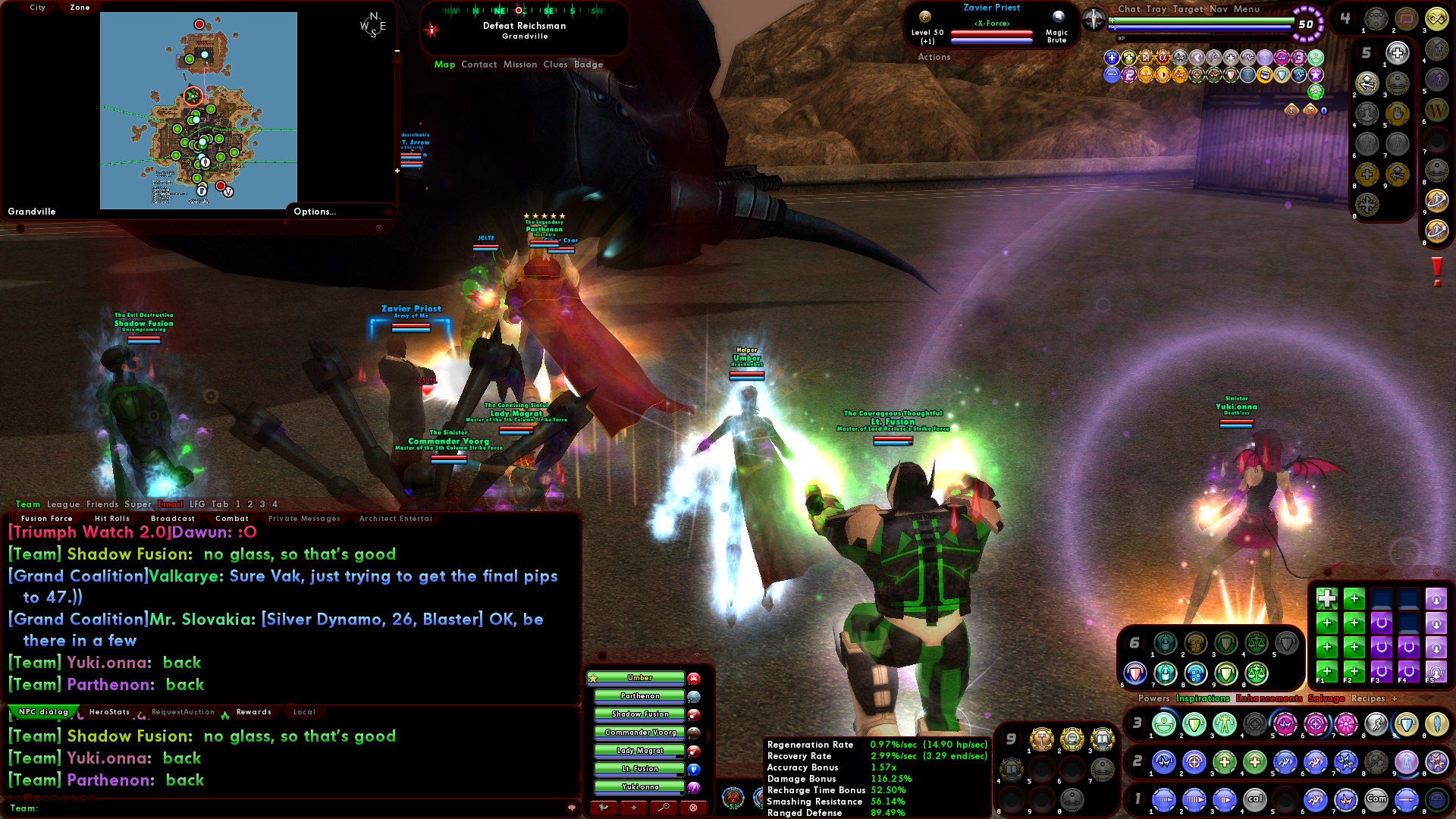Click the red X kick icon in team window
This screenshot has height=819, width=1456.
pyautogui.click(x=693, y=807)
